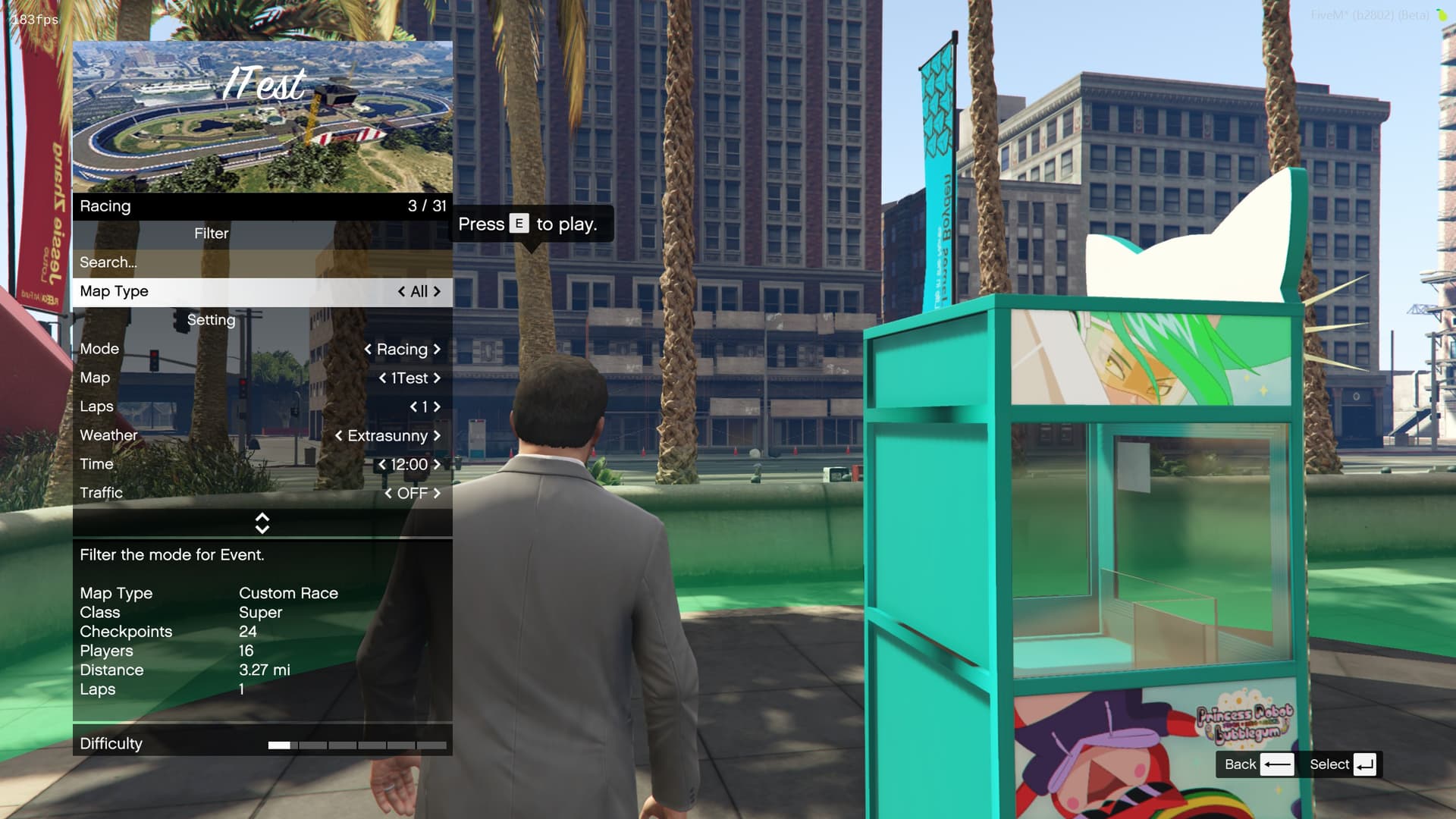Click the right arrow beside Weather
The width and height of the screenshot is (1456, 819).
[437, 436]
